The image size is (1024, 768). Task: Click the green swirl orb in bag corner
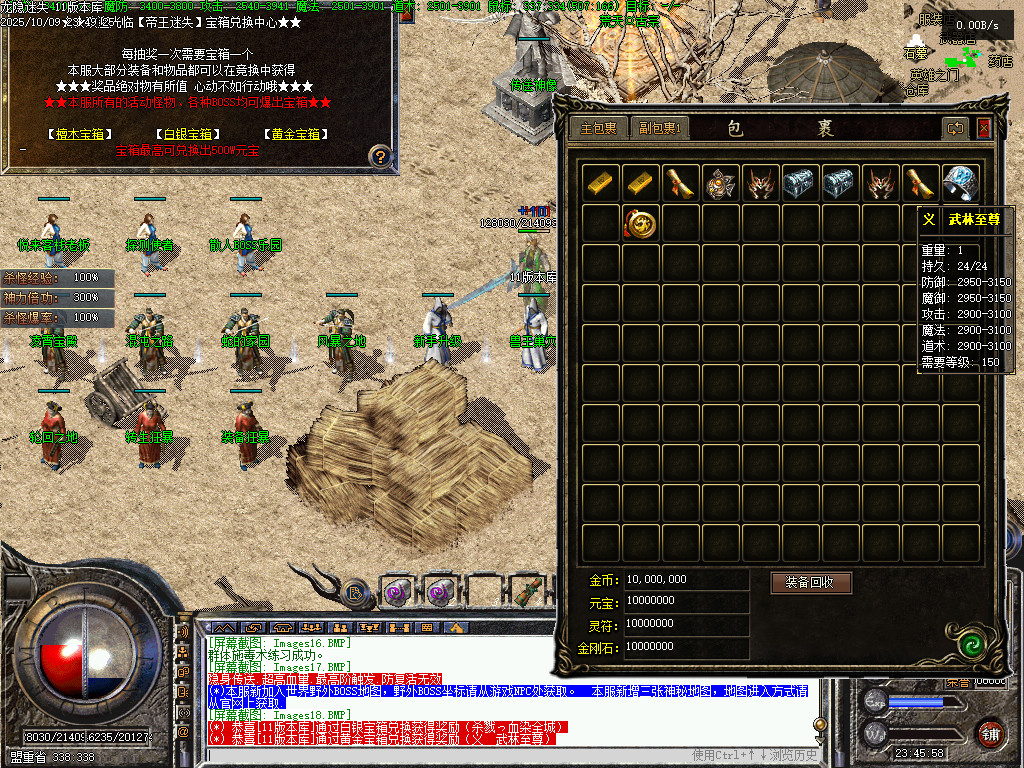[967, 643]
